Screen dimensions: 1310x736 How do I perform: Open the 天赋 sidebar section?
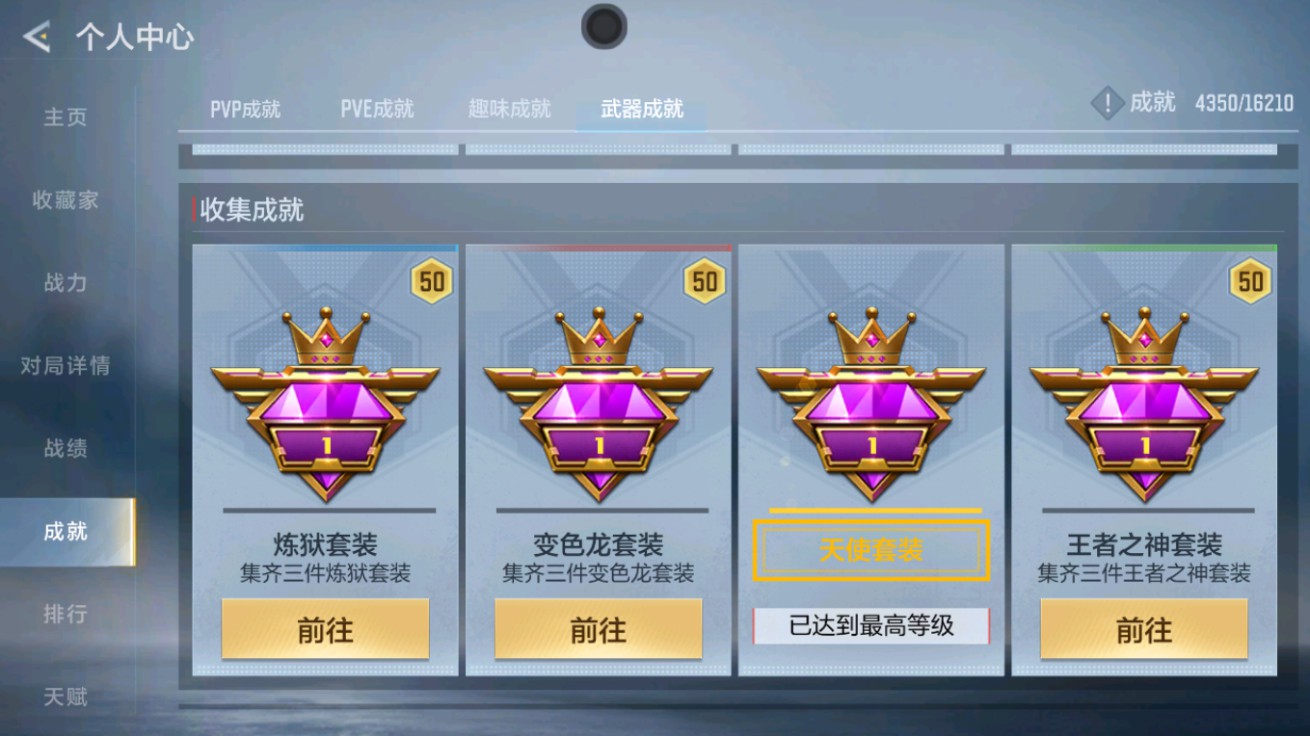pyautogui.click(x=64, y=694)
